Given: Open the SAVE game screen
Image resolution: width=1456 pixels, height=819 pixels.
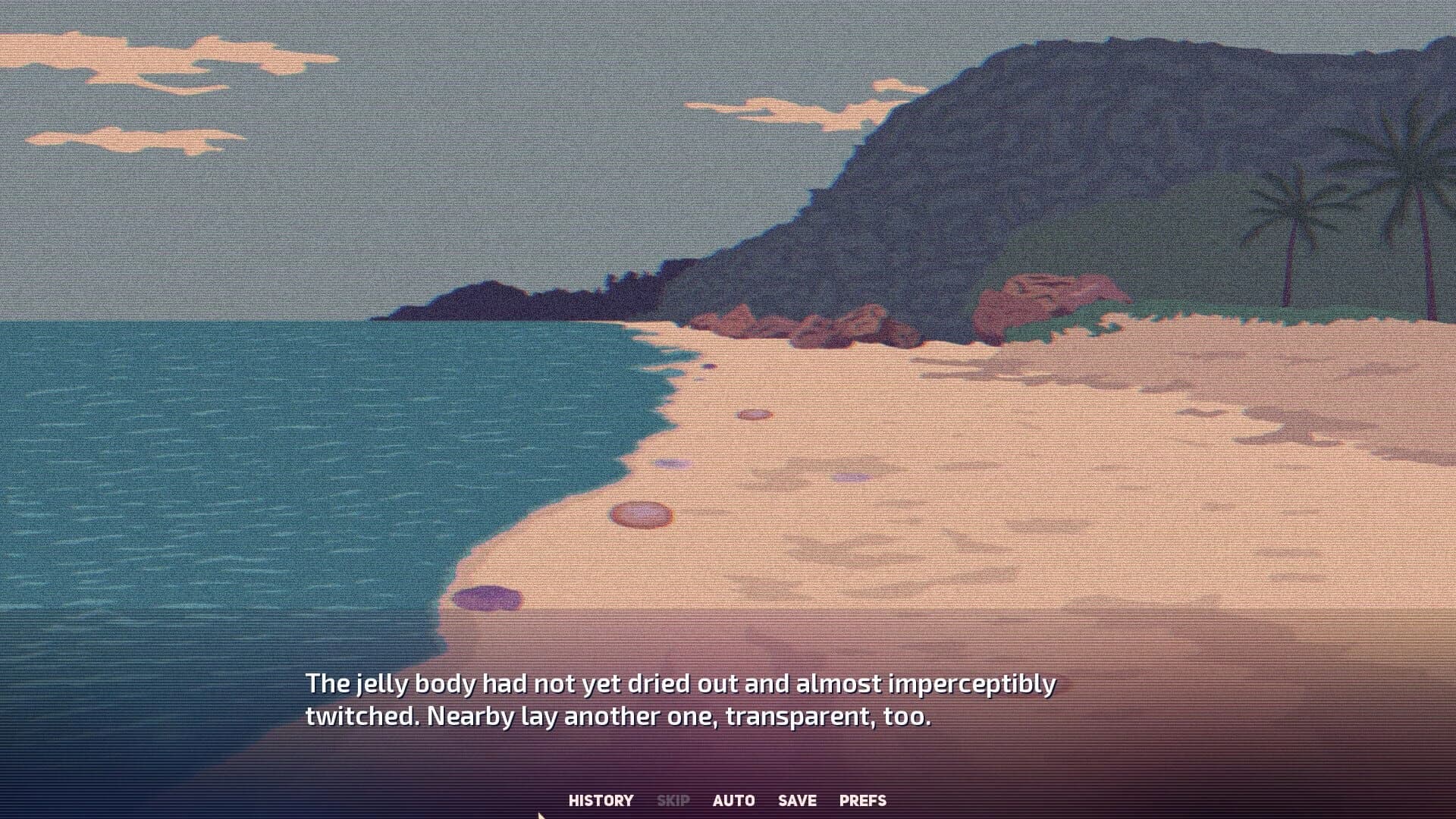Looking at the screenshot, I should 797,800.
